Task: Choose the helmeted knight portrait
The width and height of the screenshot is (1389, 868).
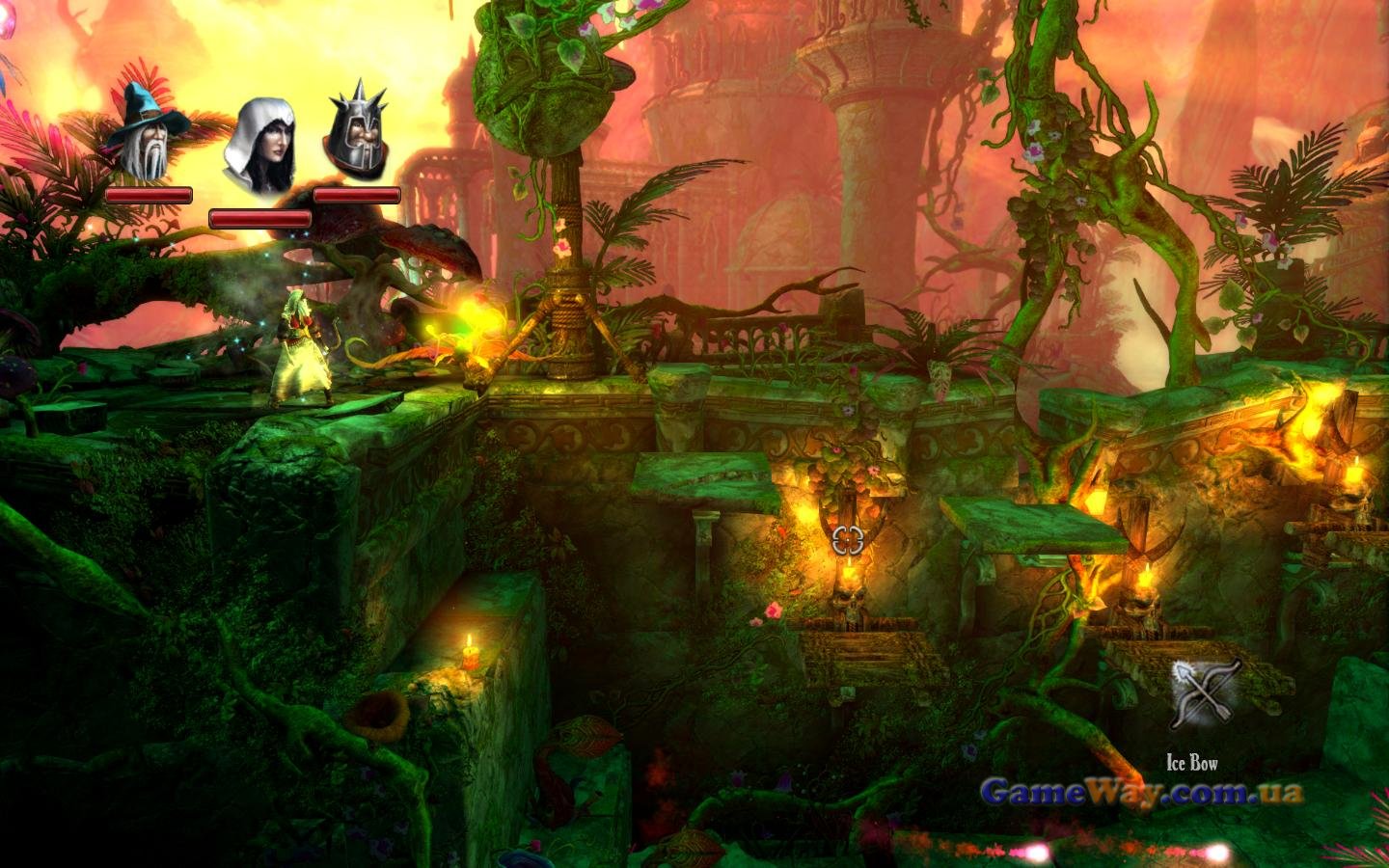Action: (356, 133)
